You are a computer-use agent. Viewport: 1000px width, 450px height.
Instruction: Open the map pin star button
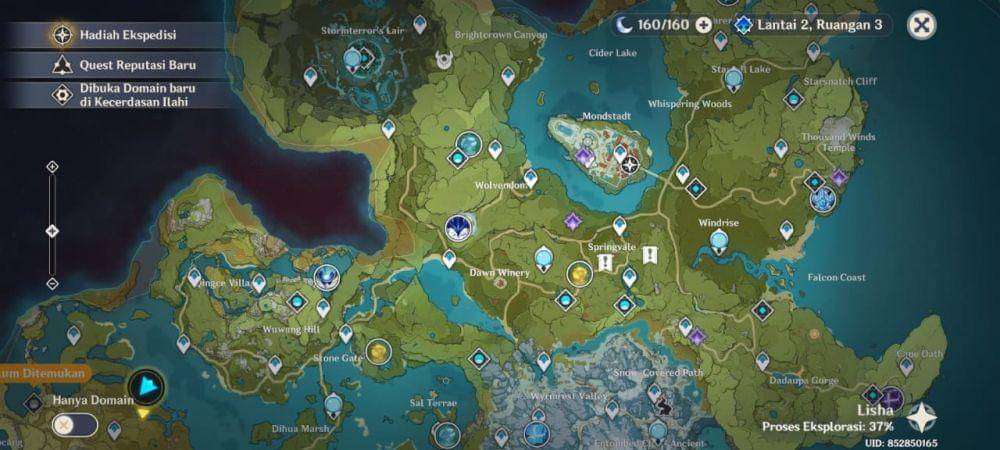click(921, 417)
